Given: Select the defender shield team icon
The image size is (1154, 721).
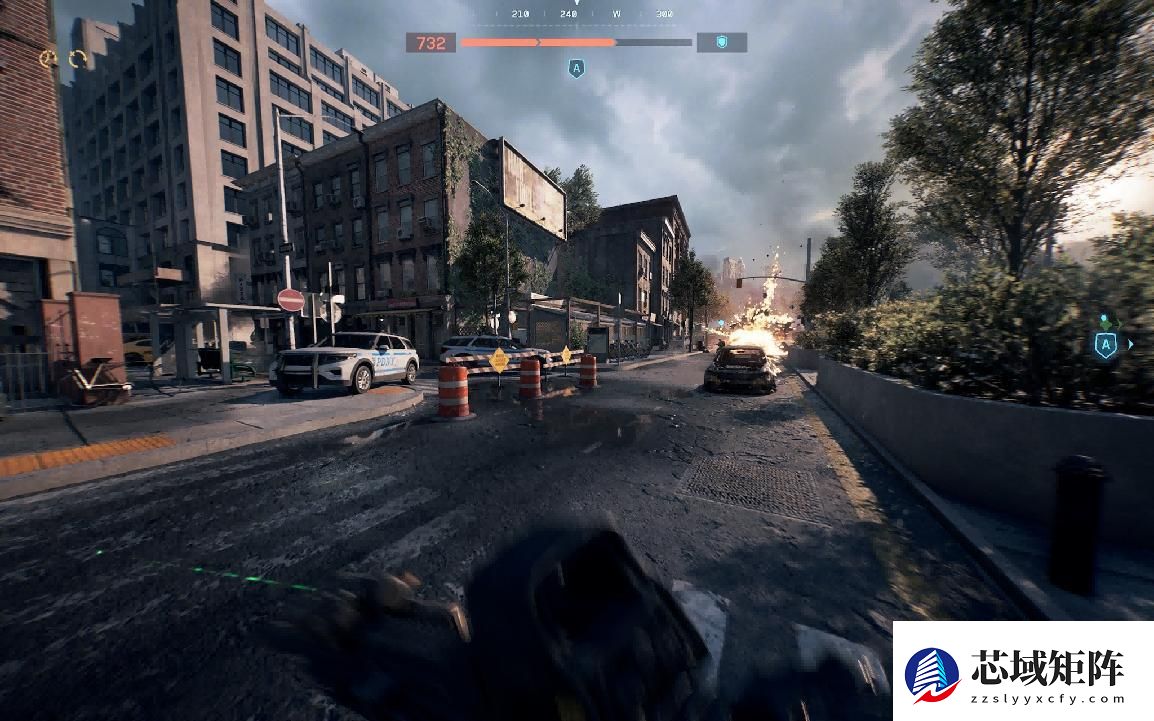Looking at the screenshot, I should (721, 43).
